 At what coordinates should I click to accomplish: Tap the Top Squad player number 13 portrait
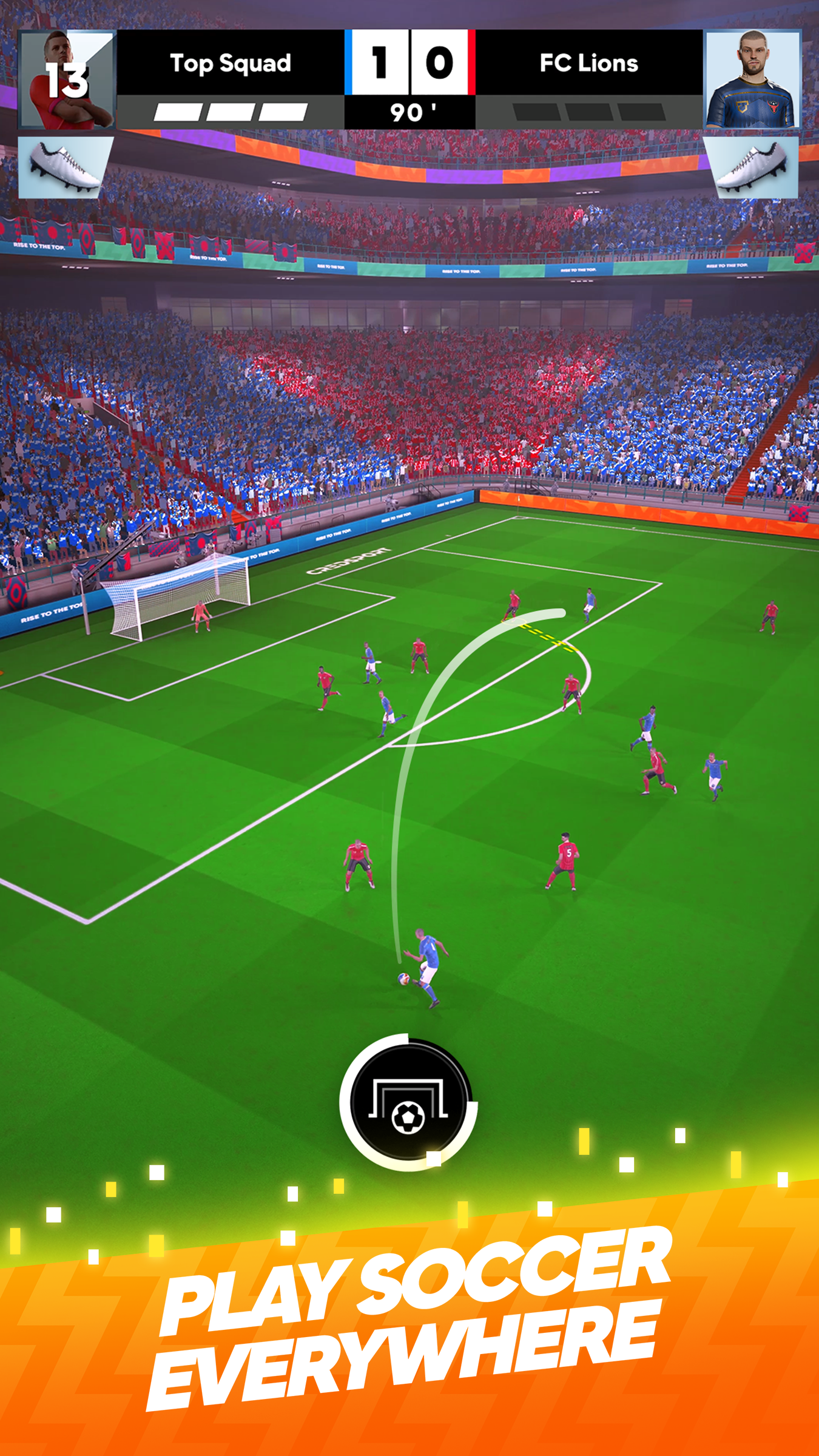tap(67, 79)
